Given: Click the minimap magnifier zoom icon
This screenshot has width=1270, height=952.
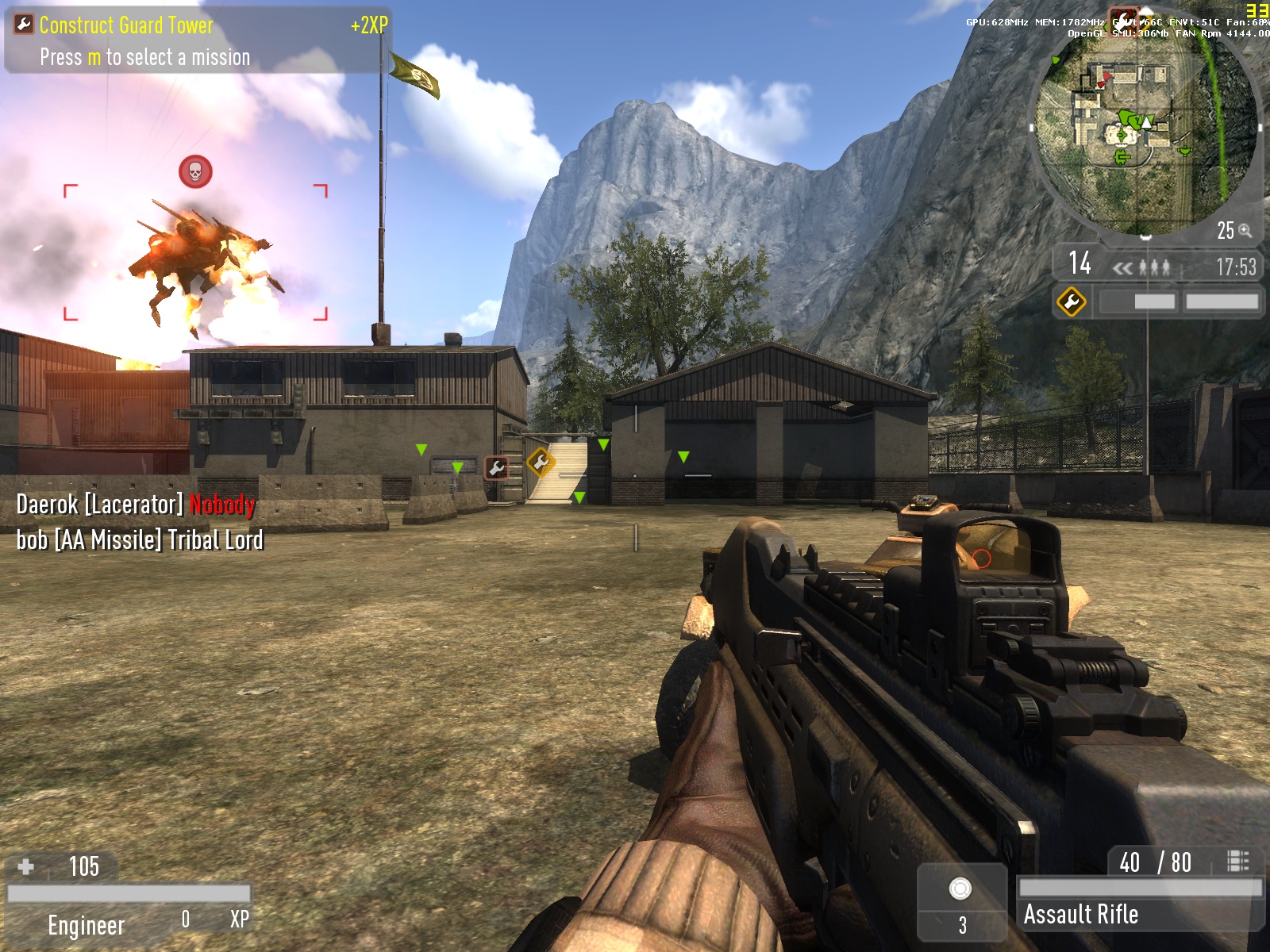Looking at the screenshot, I should (1245, 230).
